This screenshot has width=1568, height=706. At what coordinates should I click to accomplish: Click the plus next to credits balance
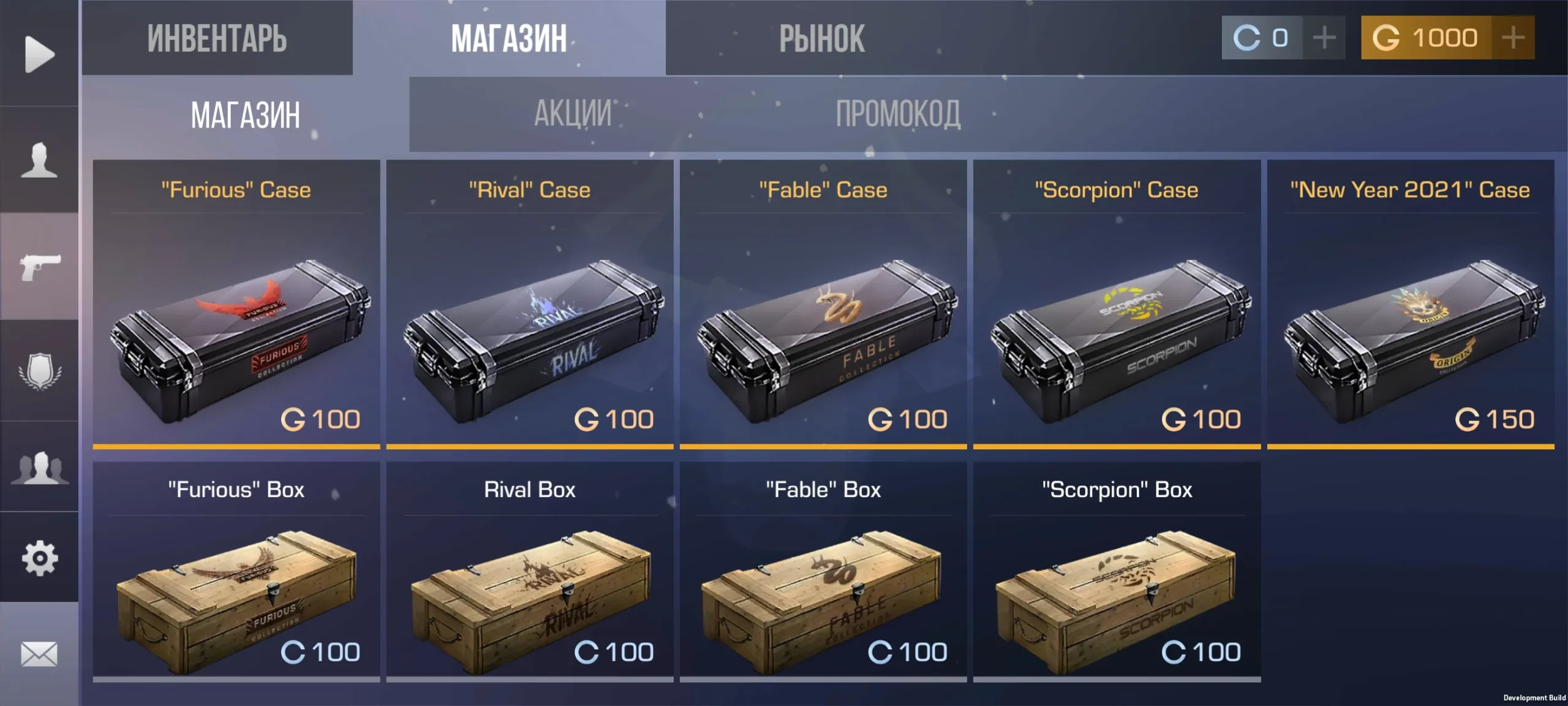(1323, 38)
